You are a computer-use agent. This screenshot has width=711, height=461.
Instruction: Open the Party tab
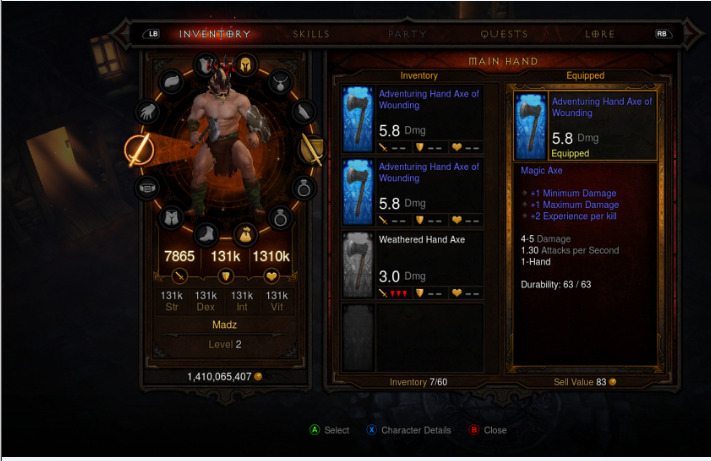pyautogui.click(x=407, y=34)
